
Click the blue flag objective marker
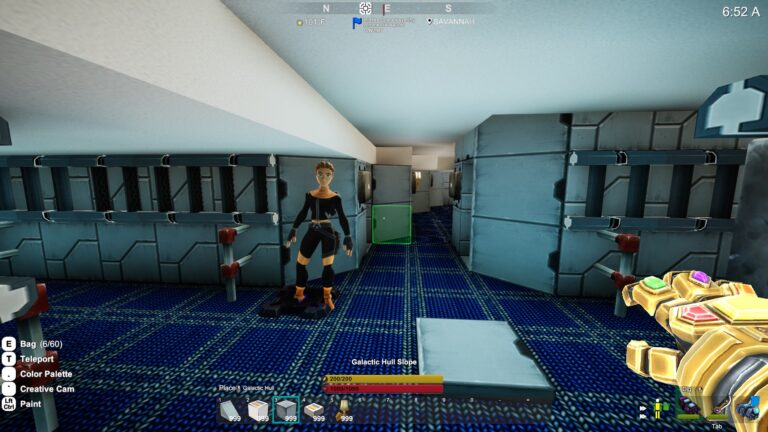[357, 22]
